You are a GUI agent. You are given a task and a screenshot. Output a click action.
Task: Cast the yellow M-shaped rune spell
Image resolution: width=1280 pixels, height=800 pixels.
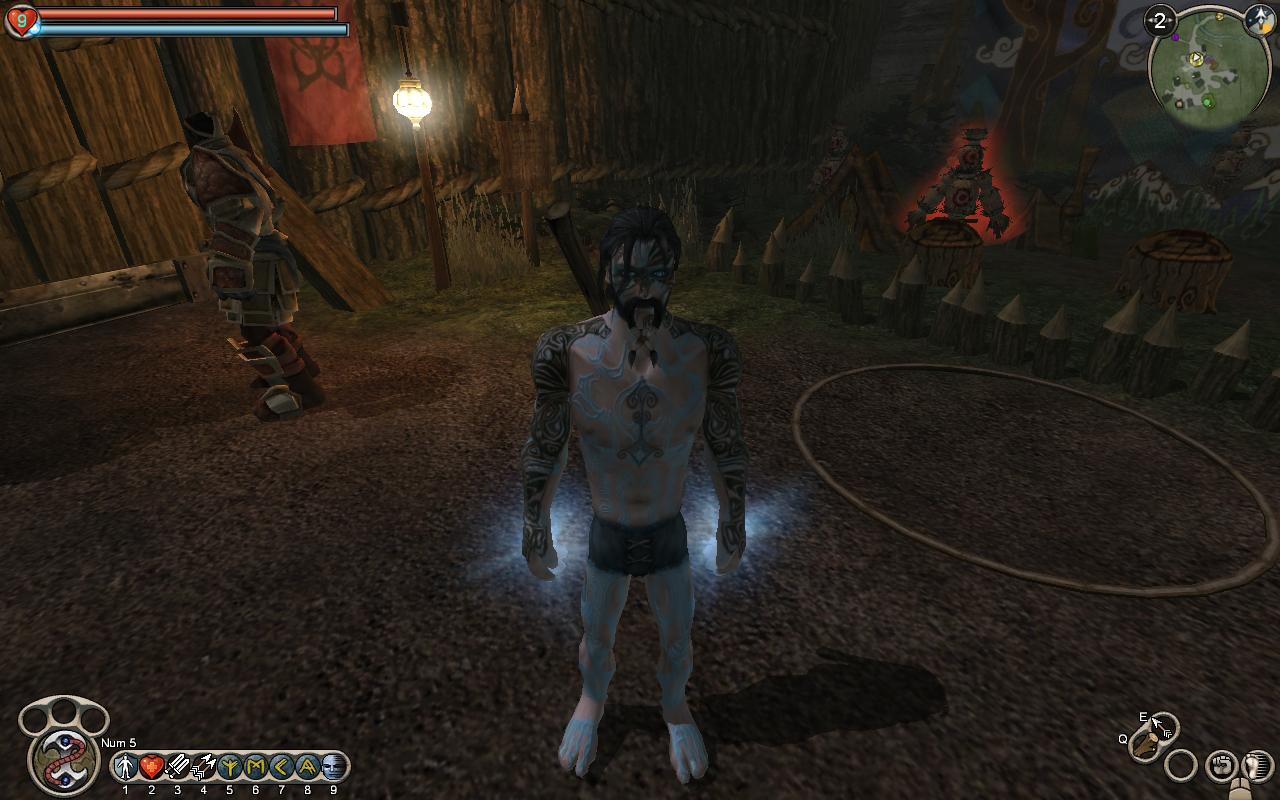click(x=255, y=767)
